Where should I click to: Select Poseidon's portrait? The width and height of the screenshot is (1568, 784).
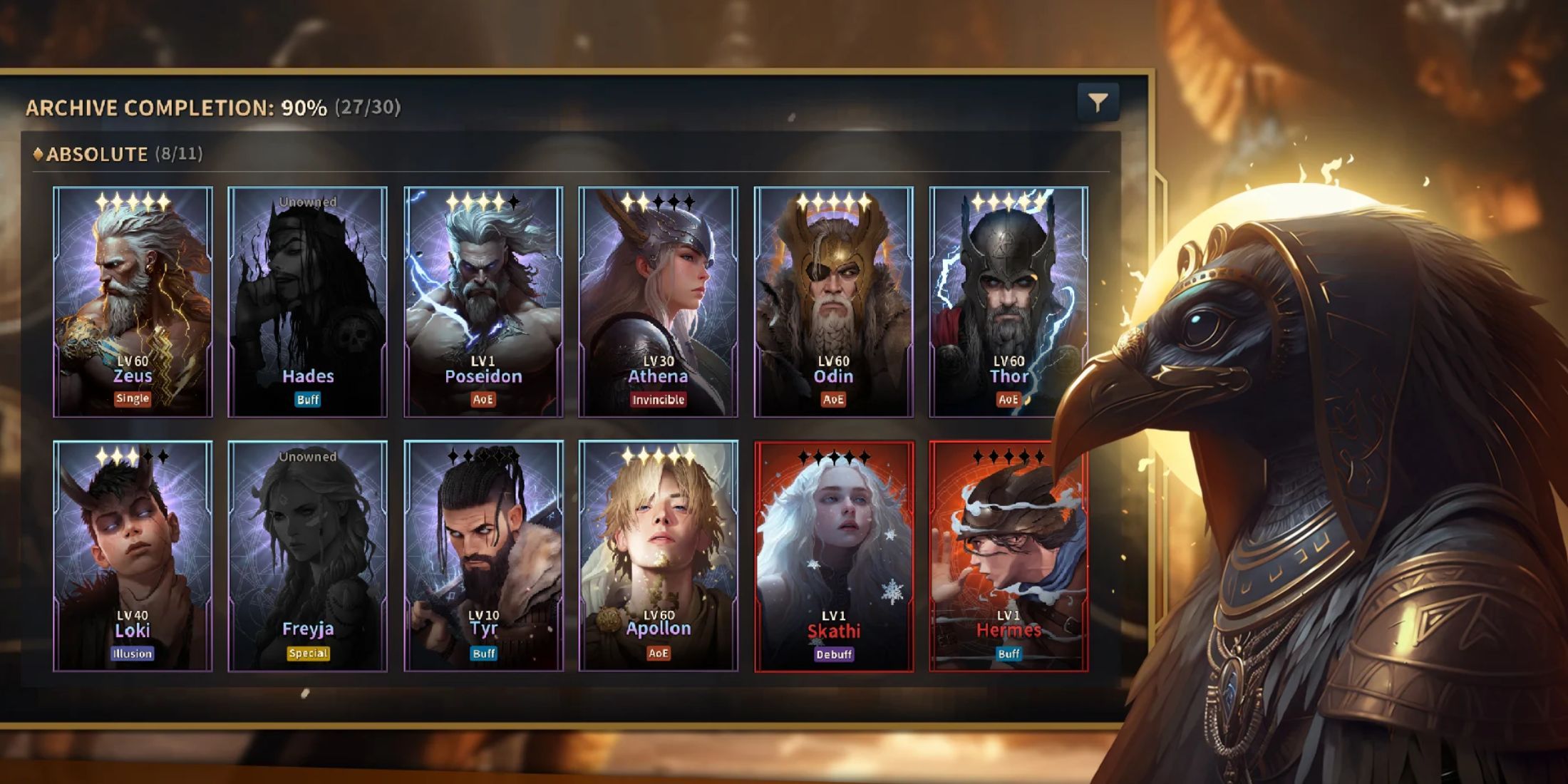(x=485, y=299)
